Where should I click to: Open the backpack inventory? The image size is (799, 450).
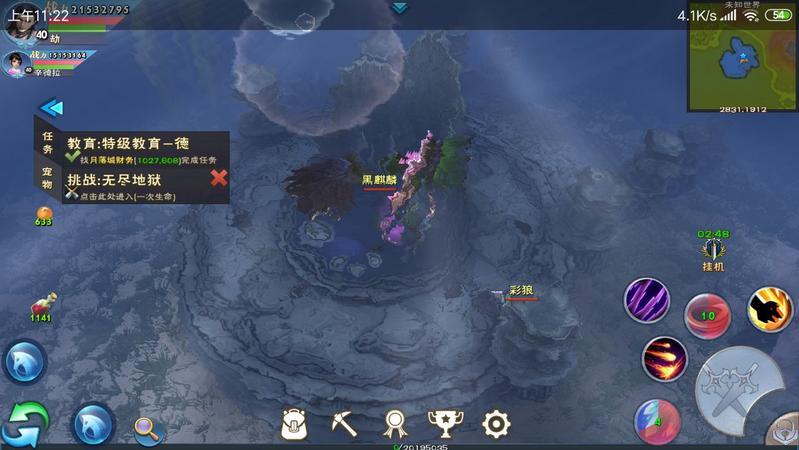(x=293, y=424)
